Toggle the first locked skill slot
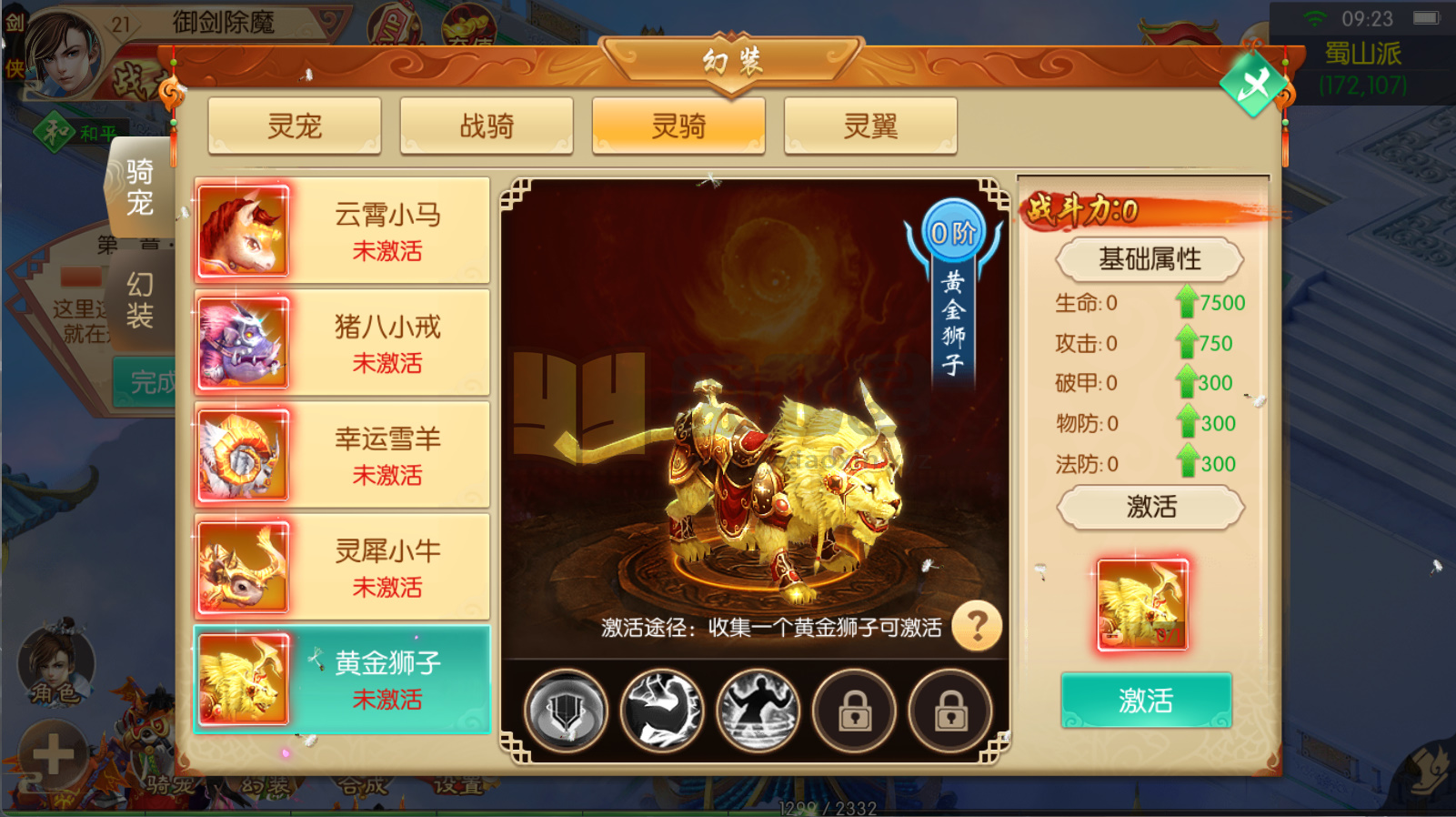This screenshot has height=817, width=1456. [853, 711]
